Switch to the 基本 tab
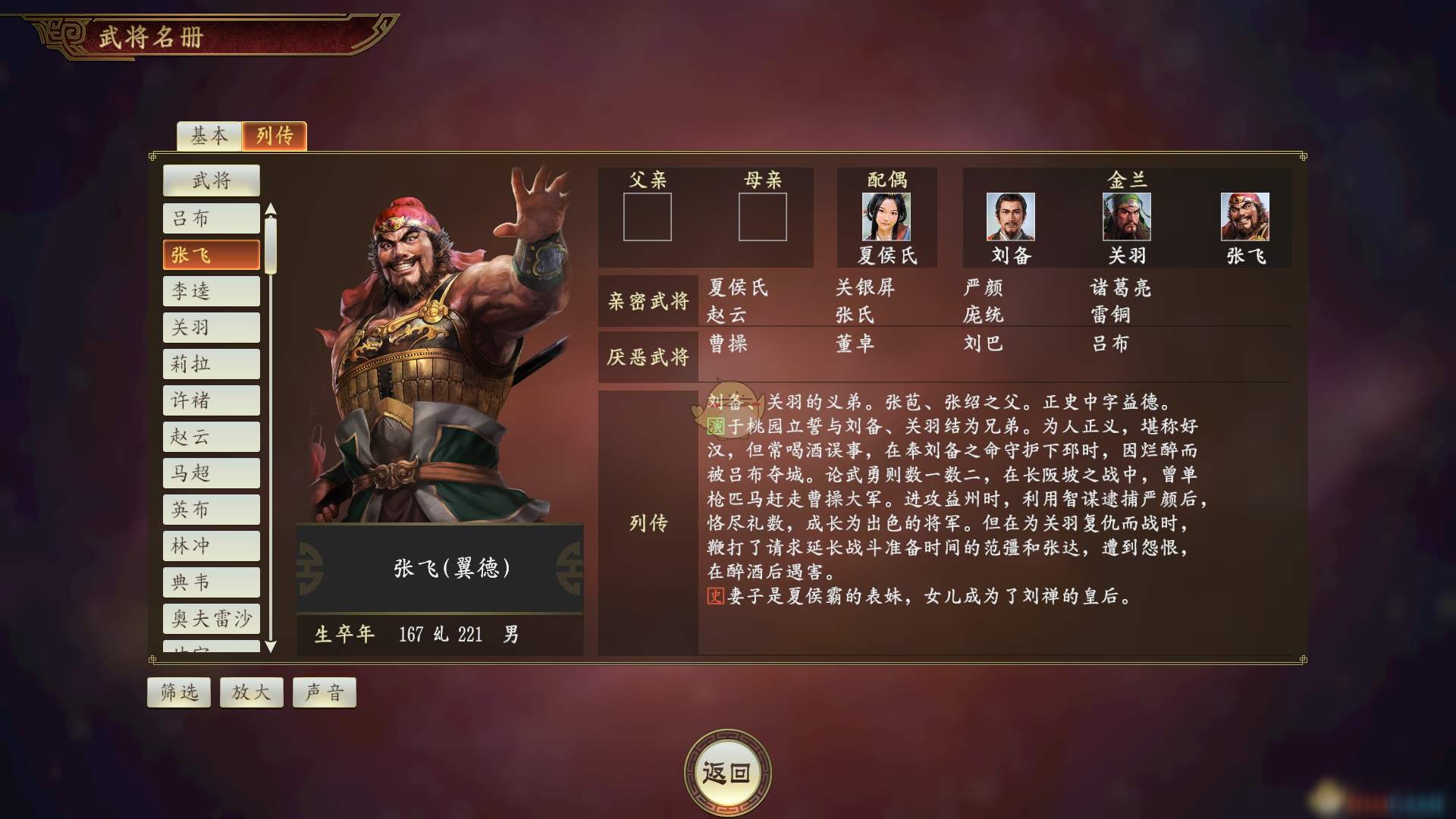The image size is (1456, 819). (209, 136)
